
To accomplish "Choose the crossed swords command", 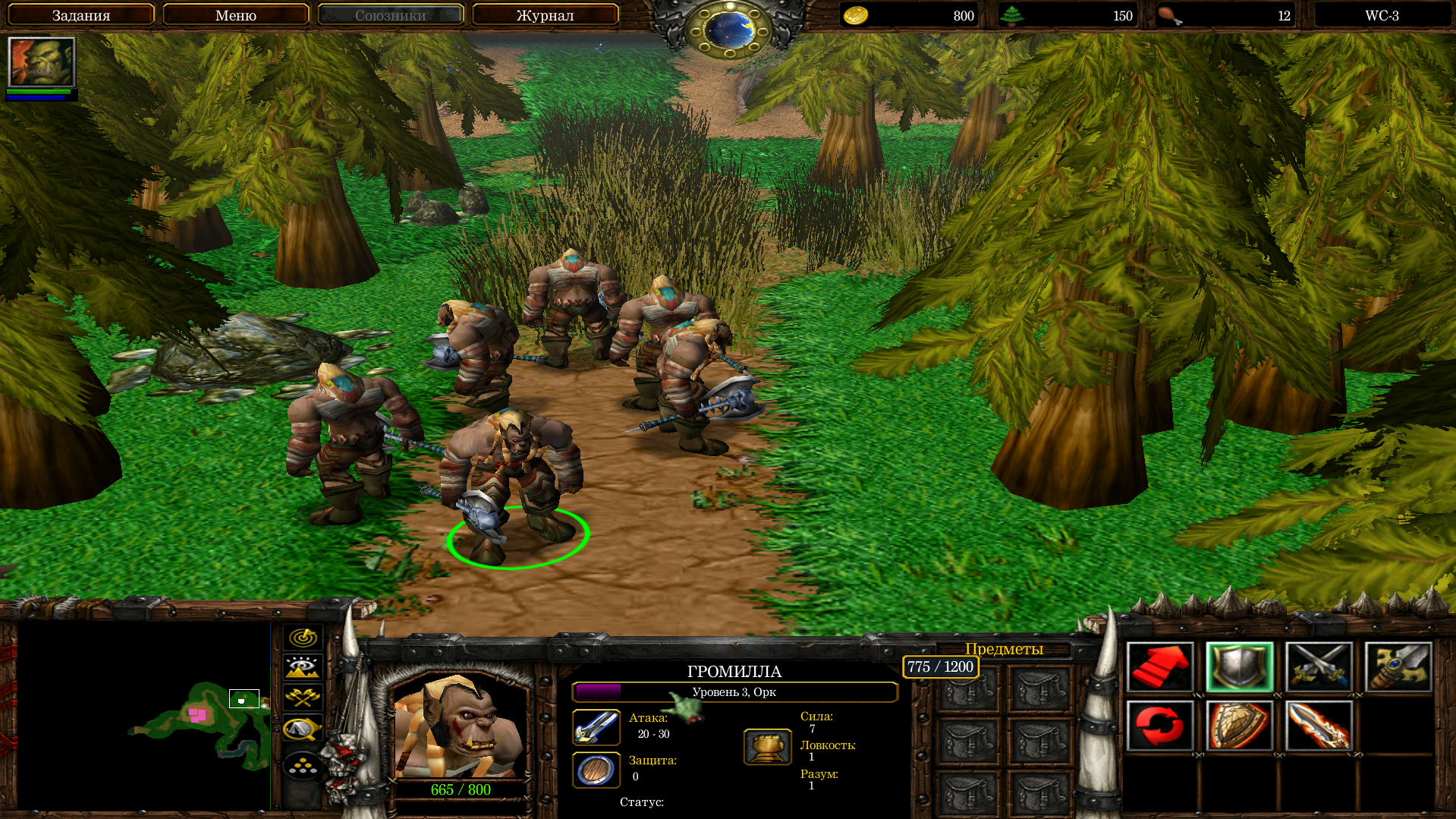I will (x=1319, y=667).
